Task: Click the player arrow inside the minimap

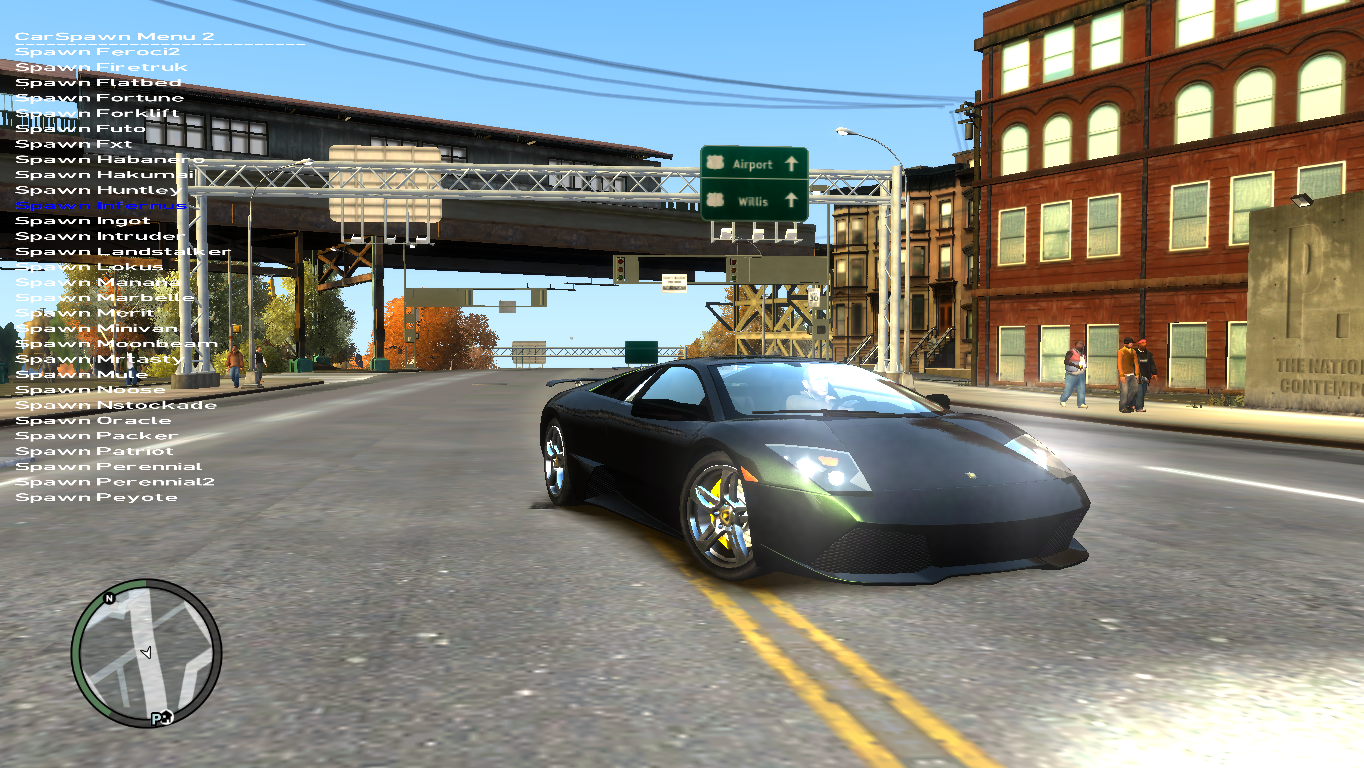Action: pyautogui.click(x=147, y=653)
